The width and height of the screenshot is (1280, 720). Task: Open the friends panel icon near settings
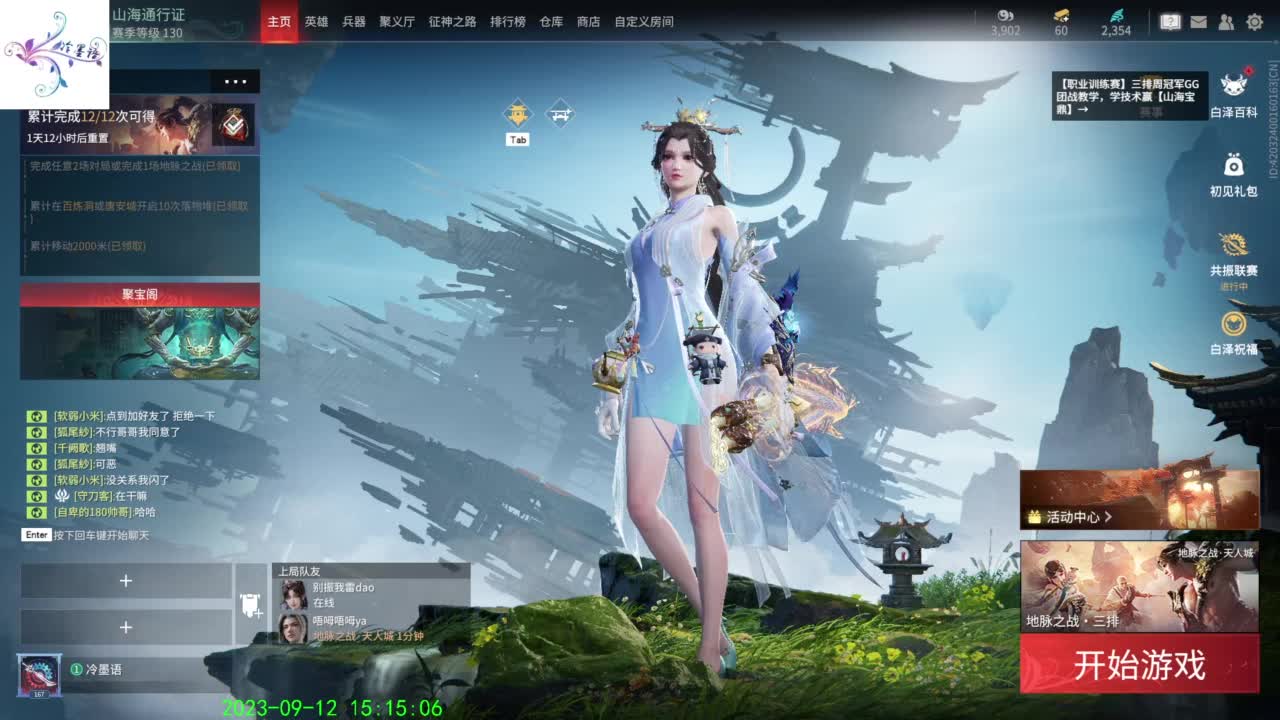coord(1224,20)
